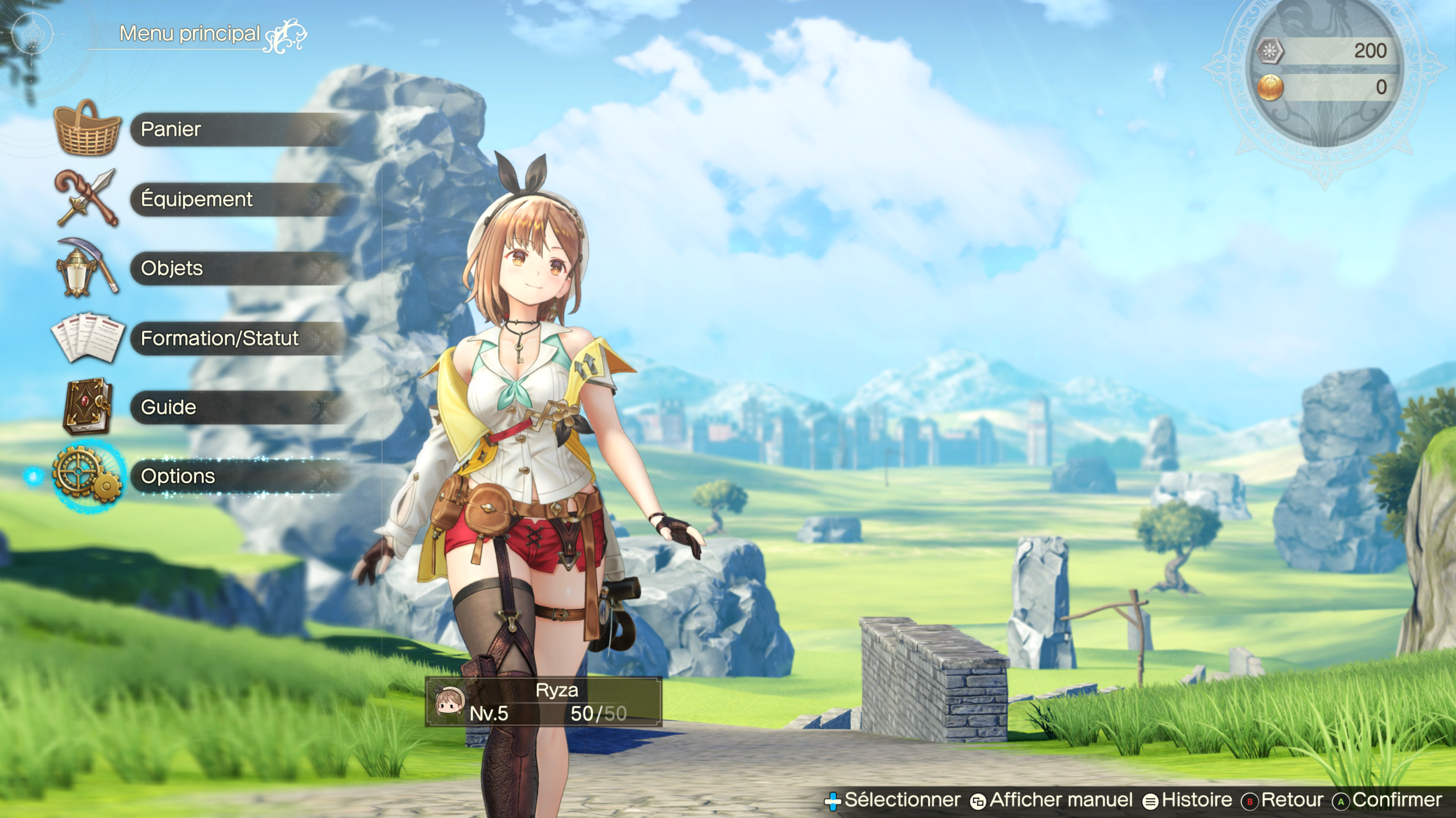Click the wicker basket icon
The image size is (1456, 818).
(x=87, y=128)
